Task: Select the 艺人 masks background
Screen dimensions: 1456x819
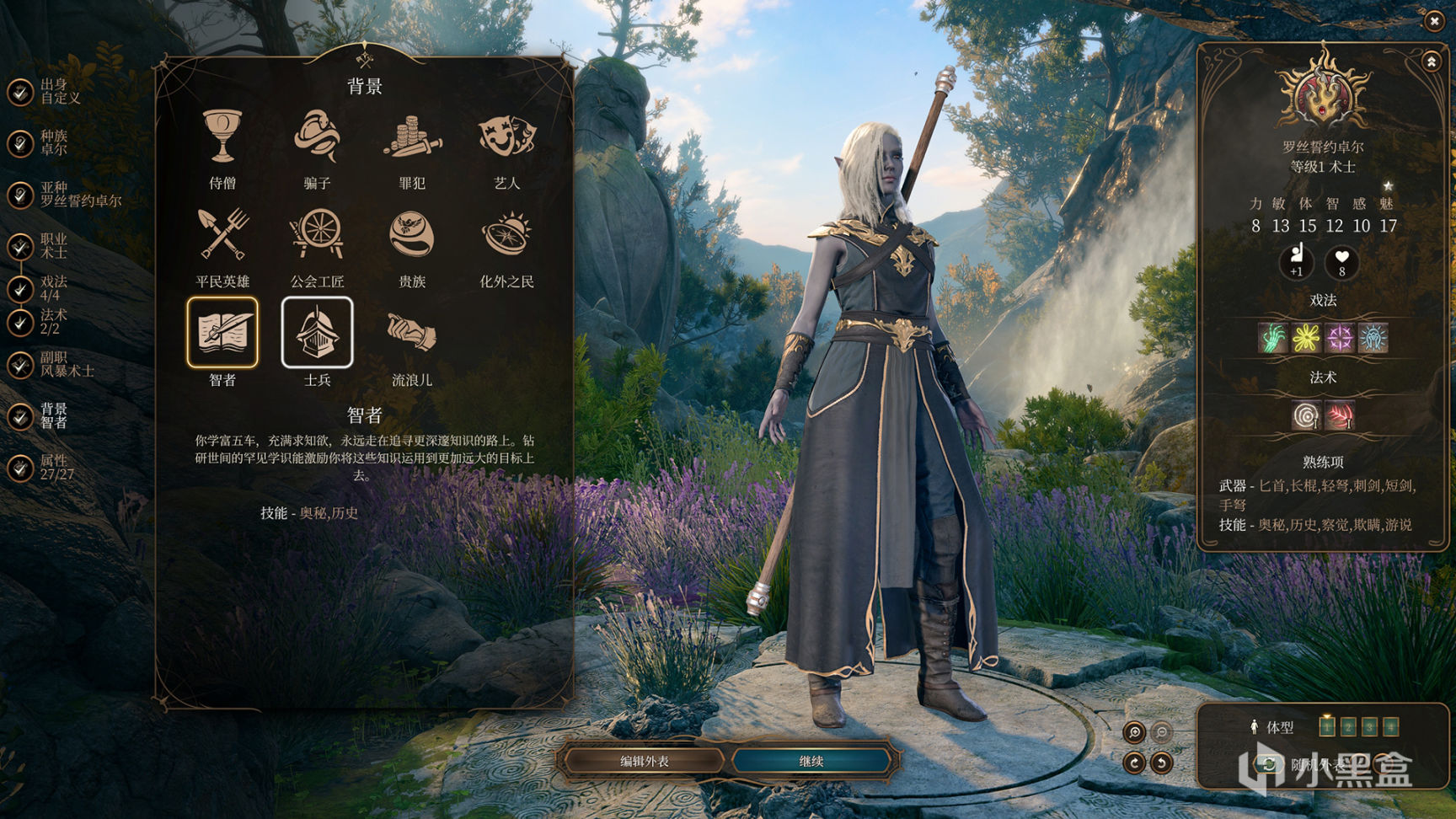Action: tap(506, 136)
